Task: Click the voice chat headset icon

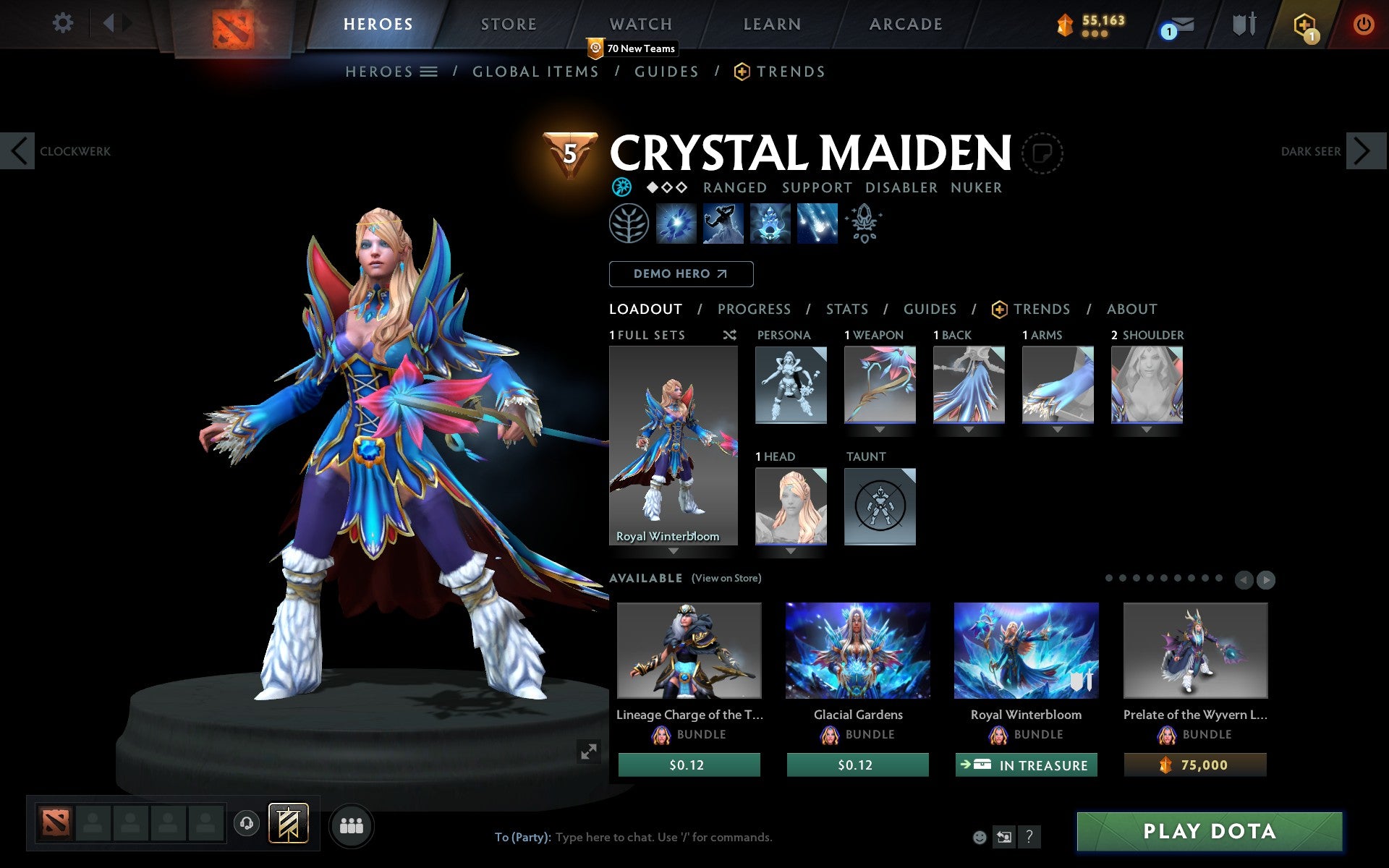Action: [x=245, y=823]
